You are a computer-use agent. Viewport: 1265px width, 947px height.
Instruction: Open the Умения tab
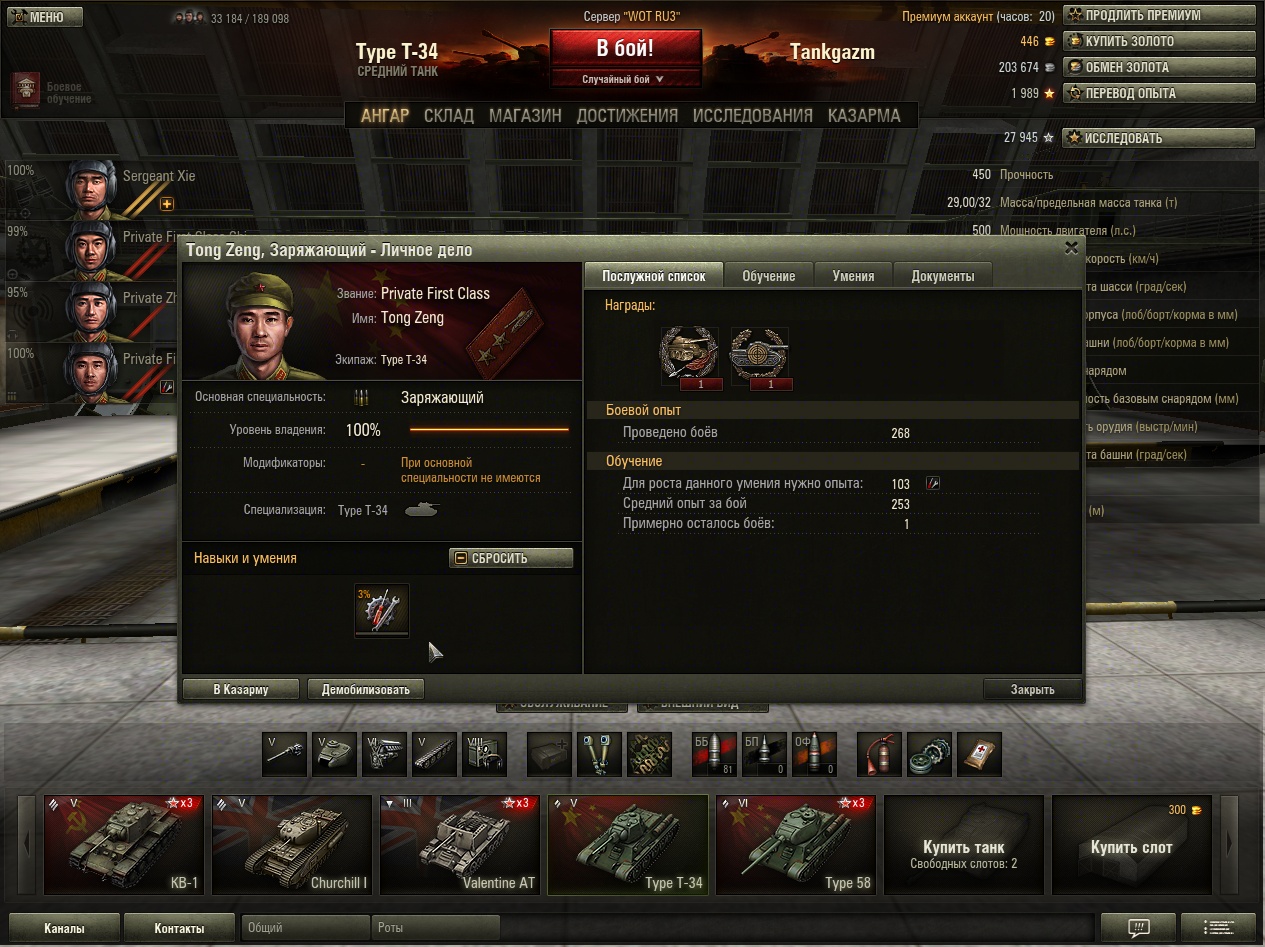(853, 276)
